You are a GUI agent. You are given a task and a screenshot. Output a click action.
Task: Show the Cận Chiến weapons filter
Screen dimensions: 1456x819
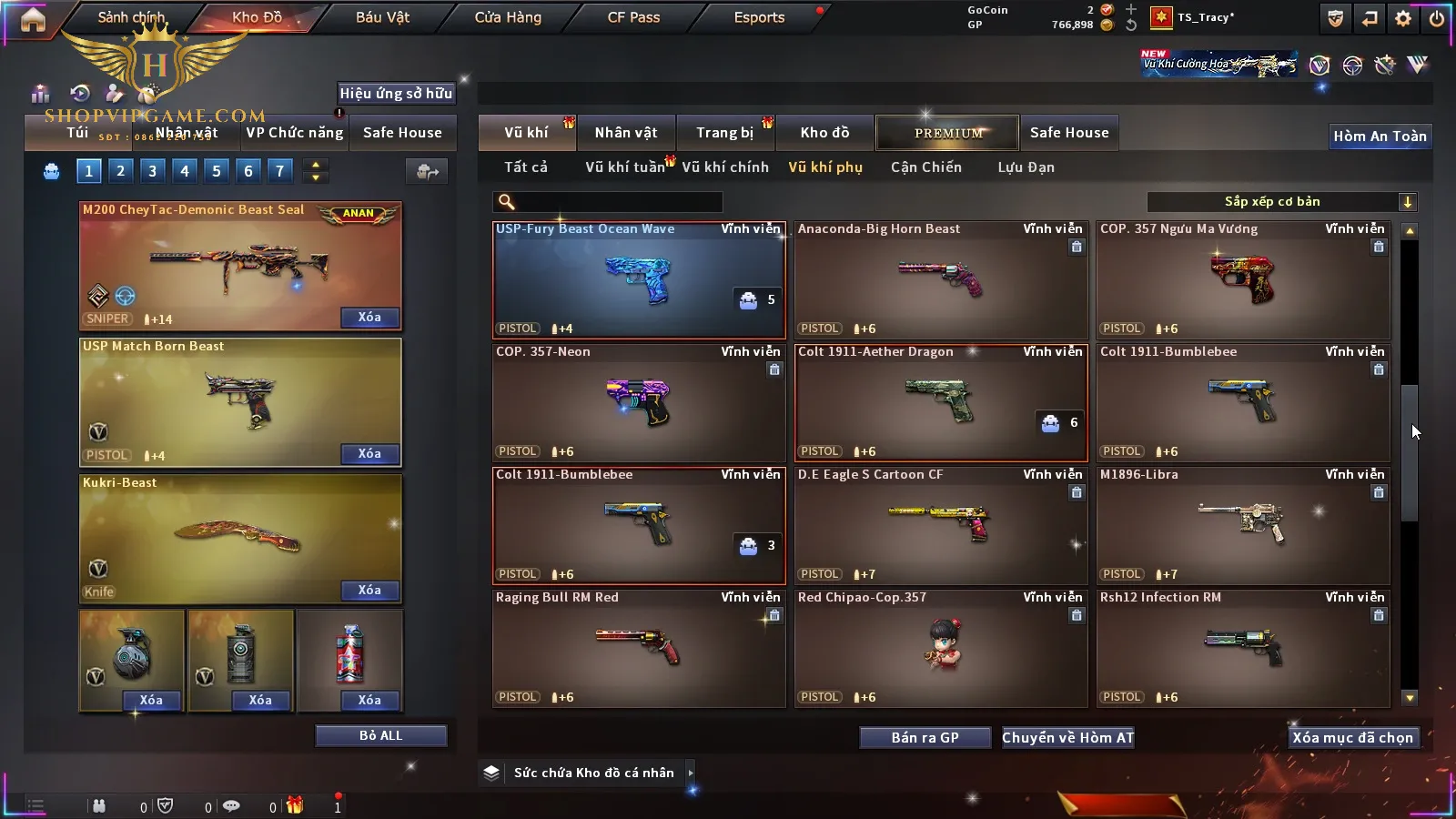pos(925,167)
